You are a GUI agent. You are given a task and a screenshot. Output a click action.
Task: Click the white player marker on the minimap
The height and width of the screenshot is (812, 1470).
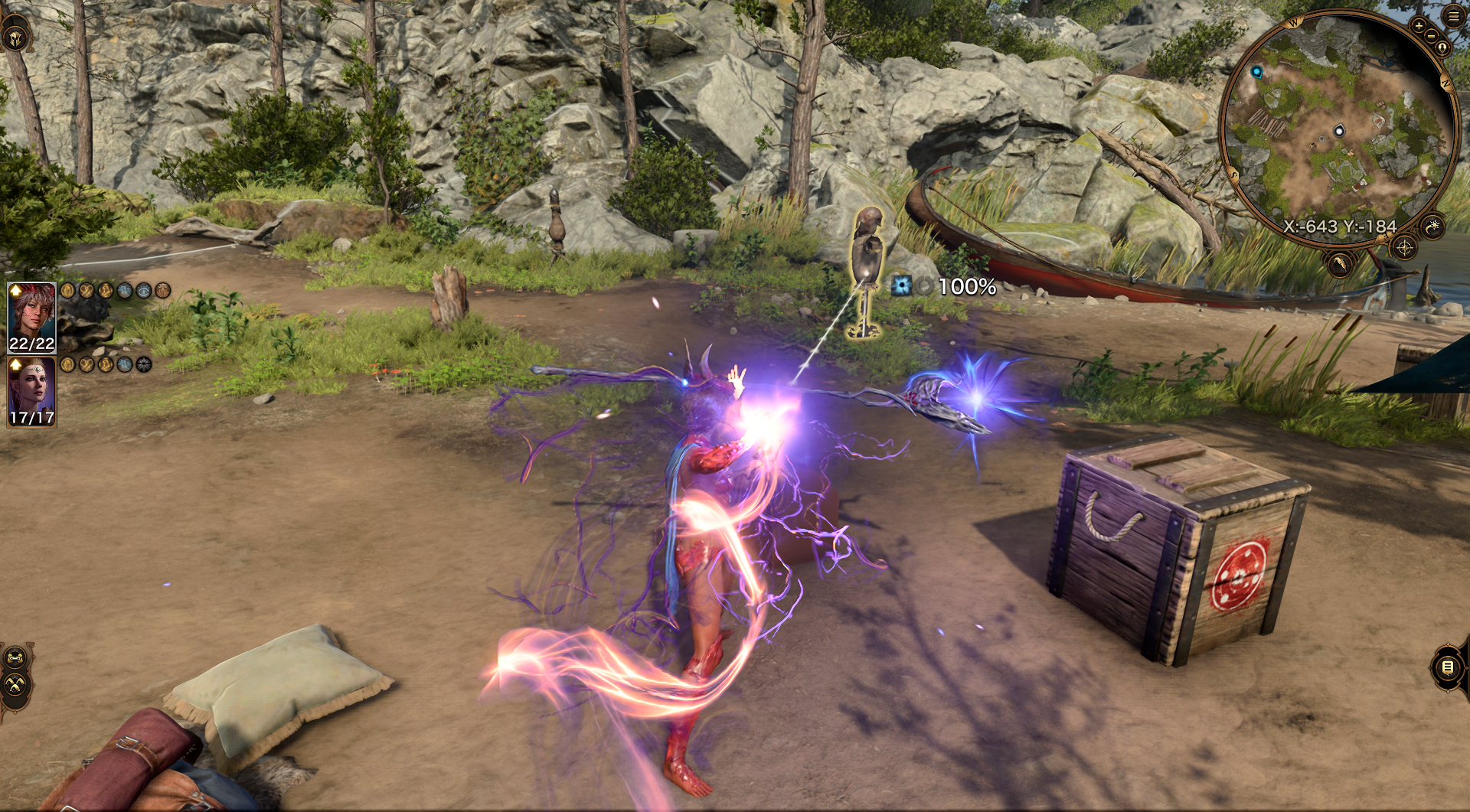[1339, 131]
